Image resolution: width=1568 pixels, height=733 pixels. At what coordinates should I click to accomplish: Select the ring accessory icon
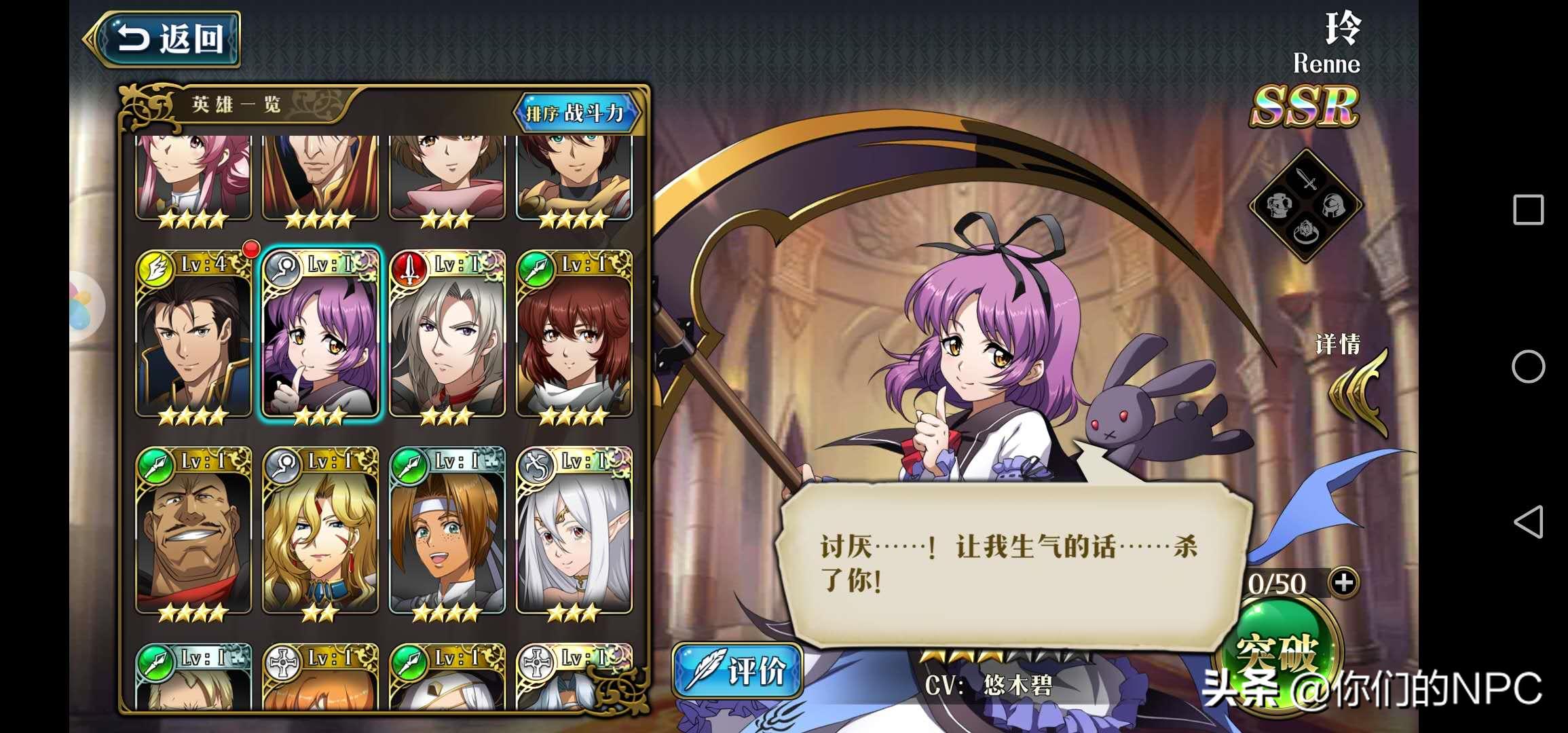pos(1305,232)
